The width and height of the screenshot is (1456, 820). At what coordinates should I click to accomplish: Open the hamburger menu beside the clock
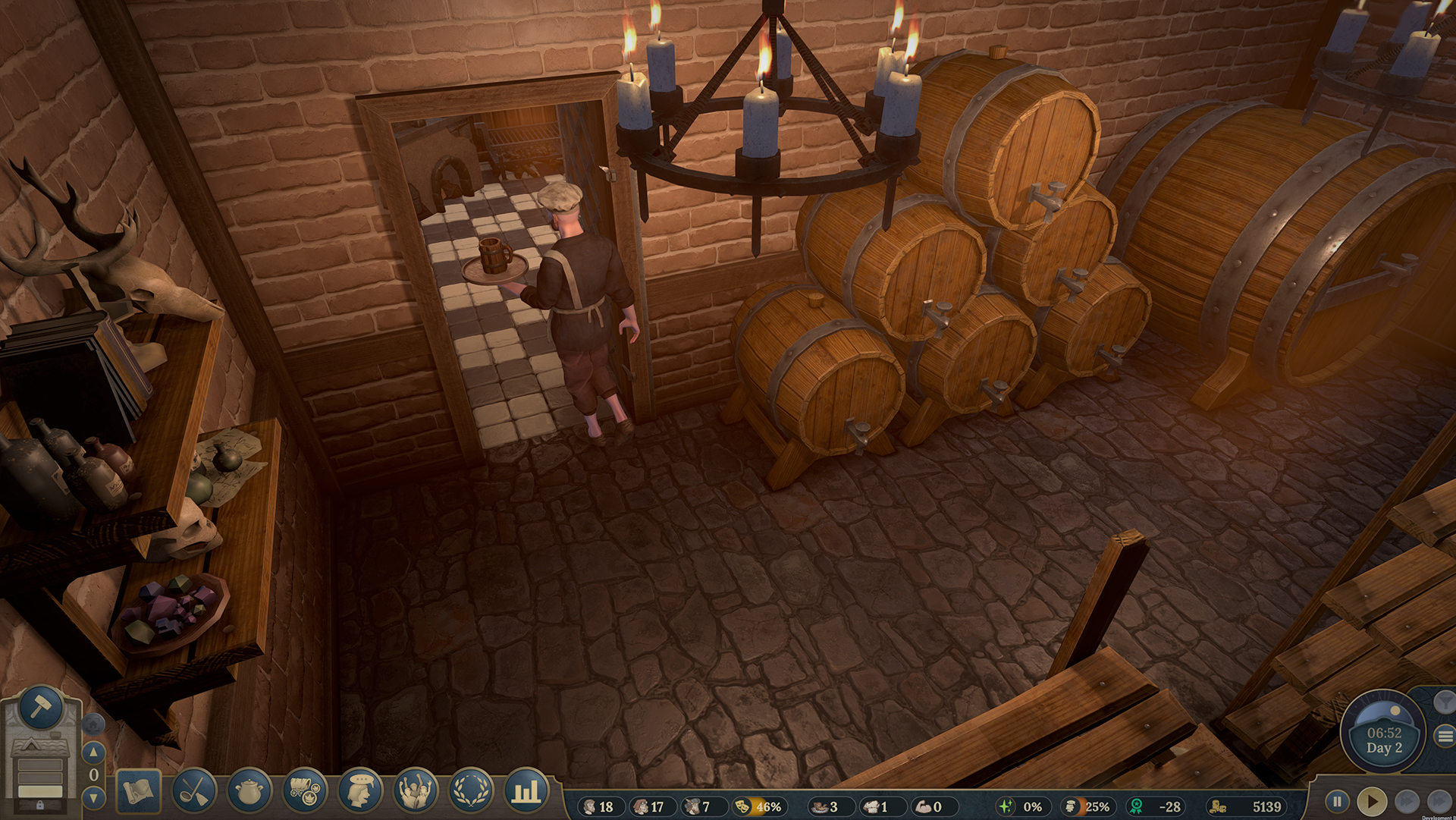[x=1445, y=735]
